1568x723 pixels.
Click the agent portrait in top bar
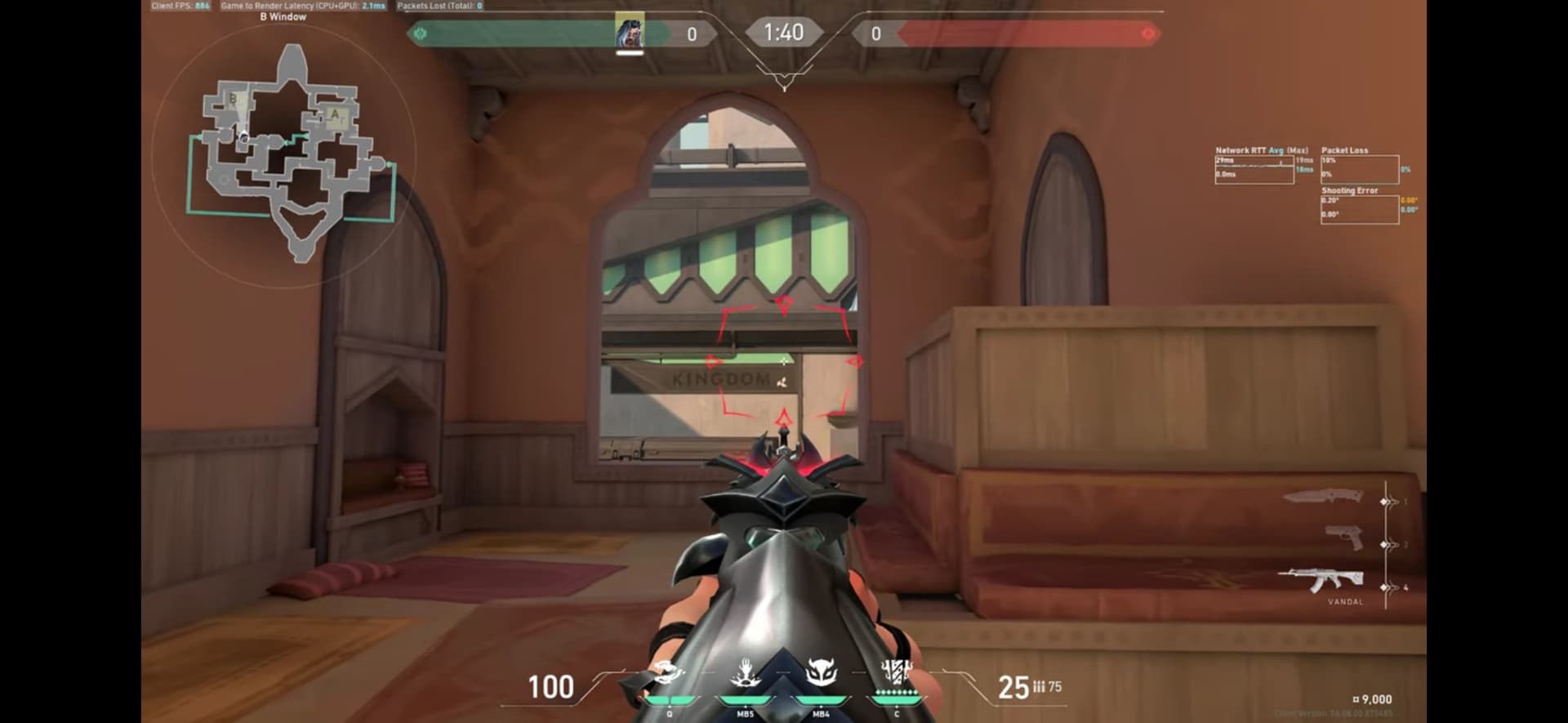630,33
